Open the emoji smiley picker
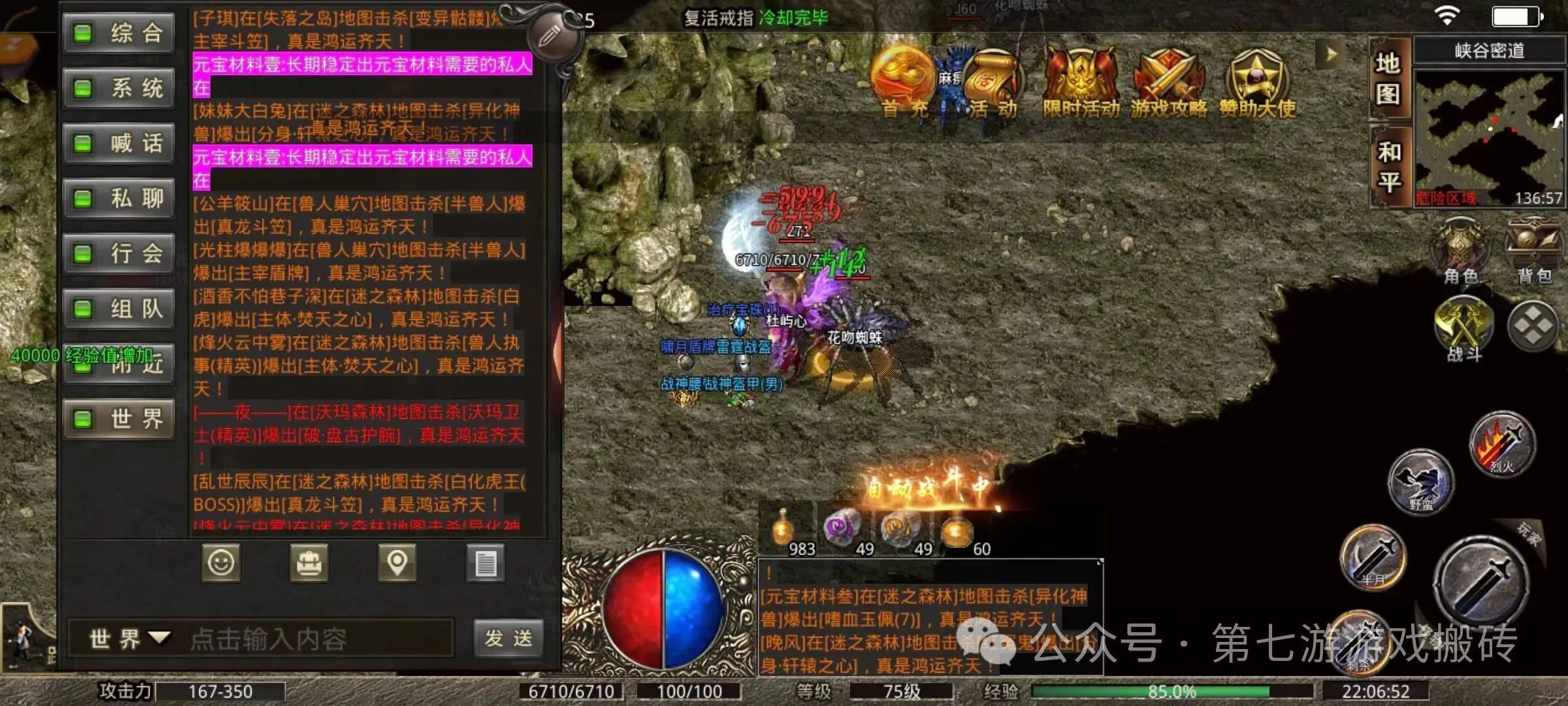 coord(221,563)
